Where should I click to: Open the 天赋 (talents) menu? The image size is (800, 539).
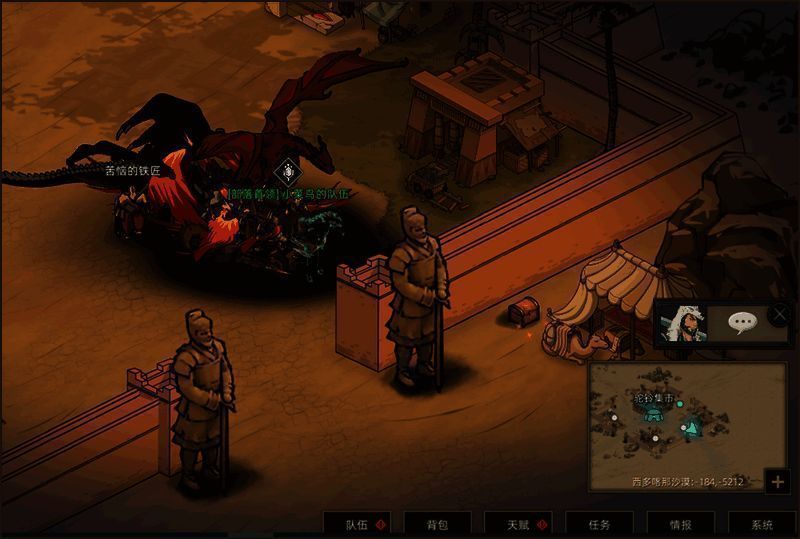(x=518, y=524)
